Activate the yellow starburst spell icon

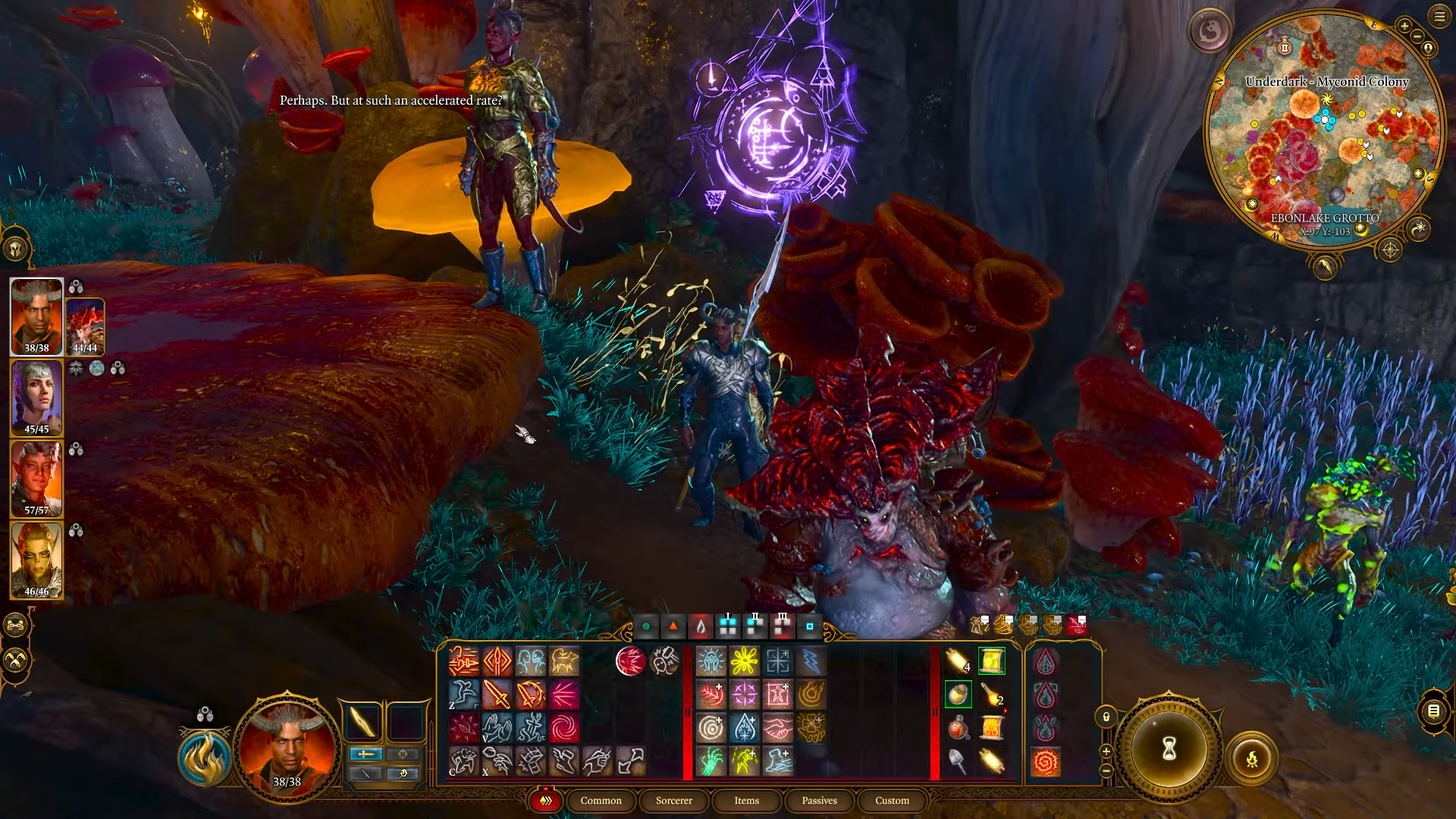(x=744, y=661)
